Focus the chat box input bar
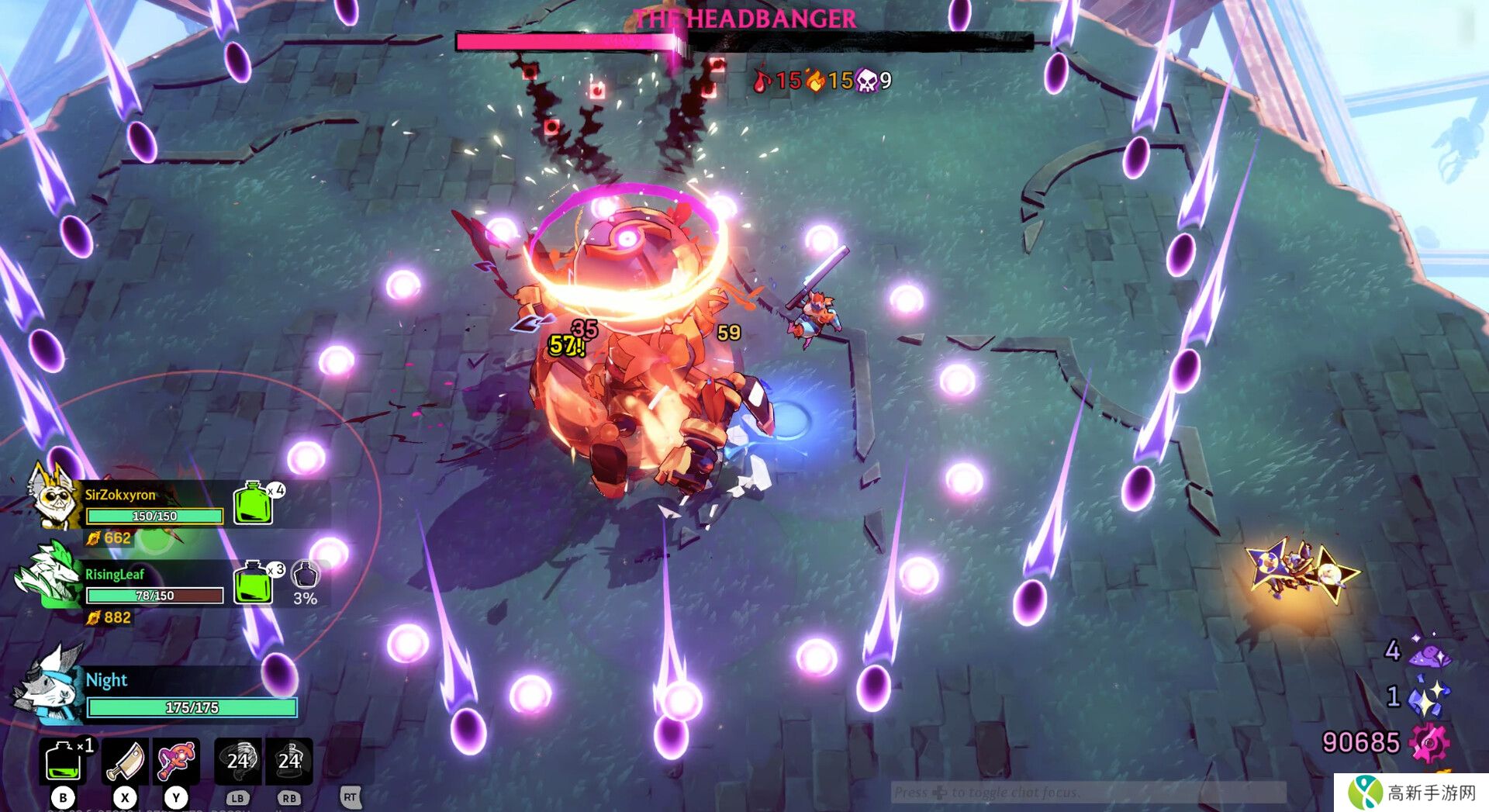 pos(1087,792)
